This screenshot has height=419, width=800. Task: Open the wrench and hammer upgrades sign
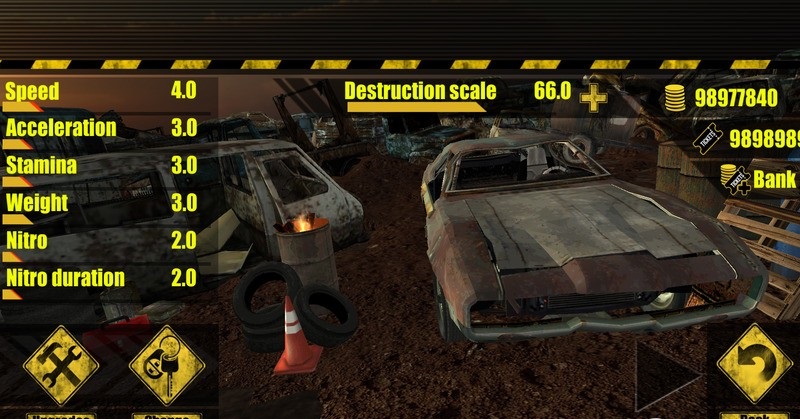coord(60,364)
